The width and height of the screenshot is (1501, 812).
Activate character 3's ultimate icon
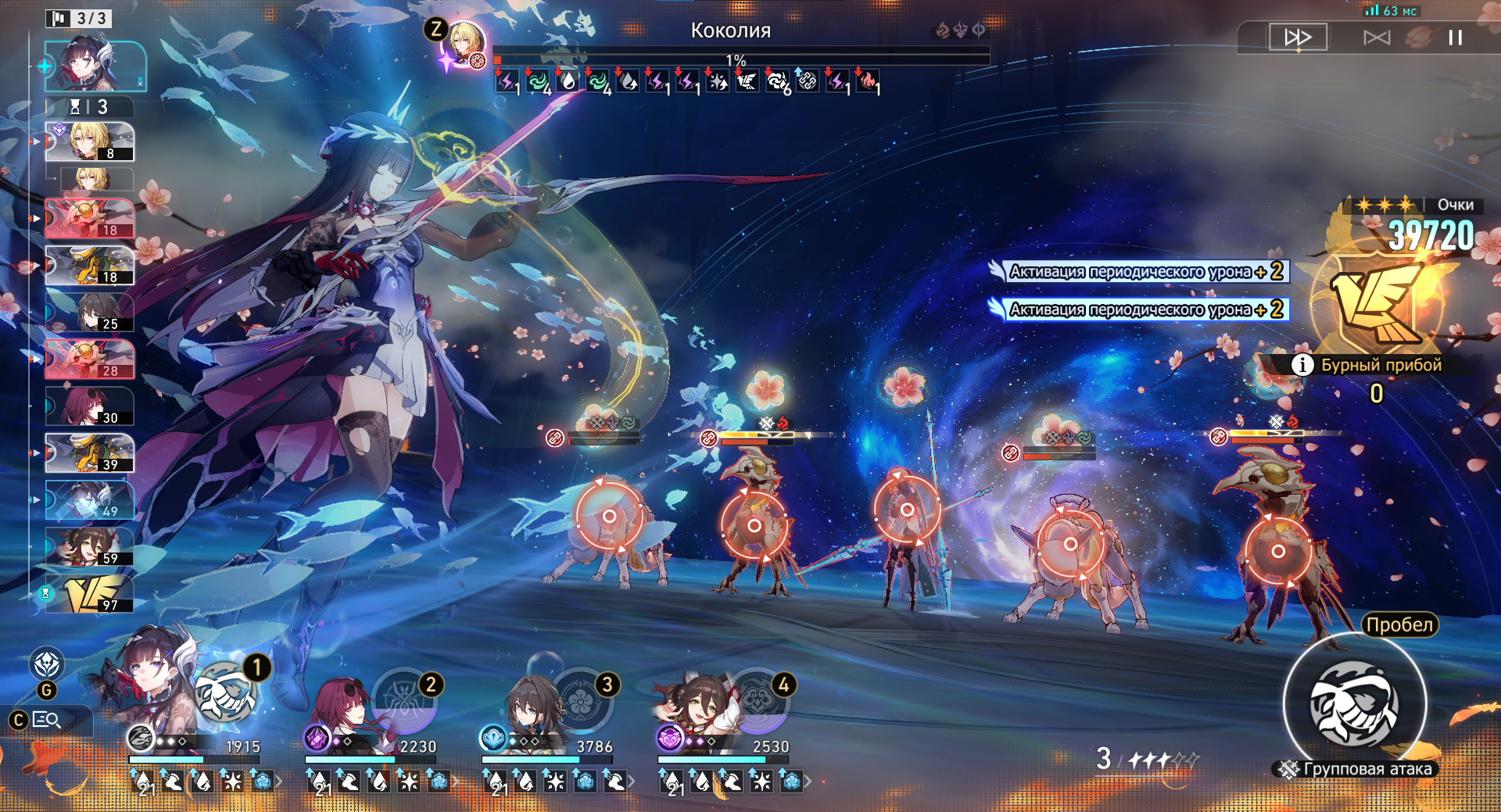581,699
